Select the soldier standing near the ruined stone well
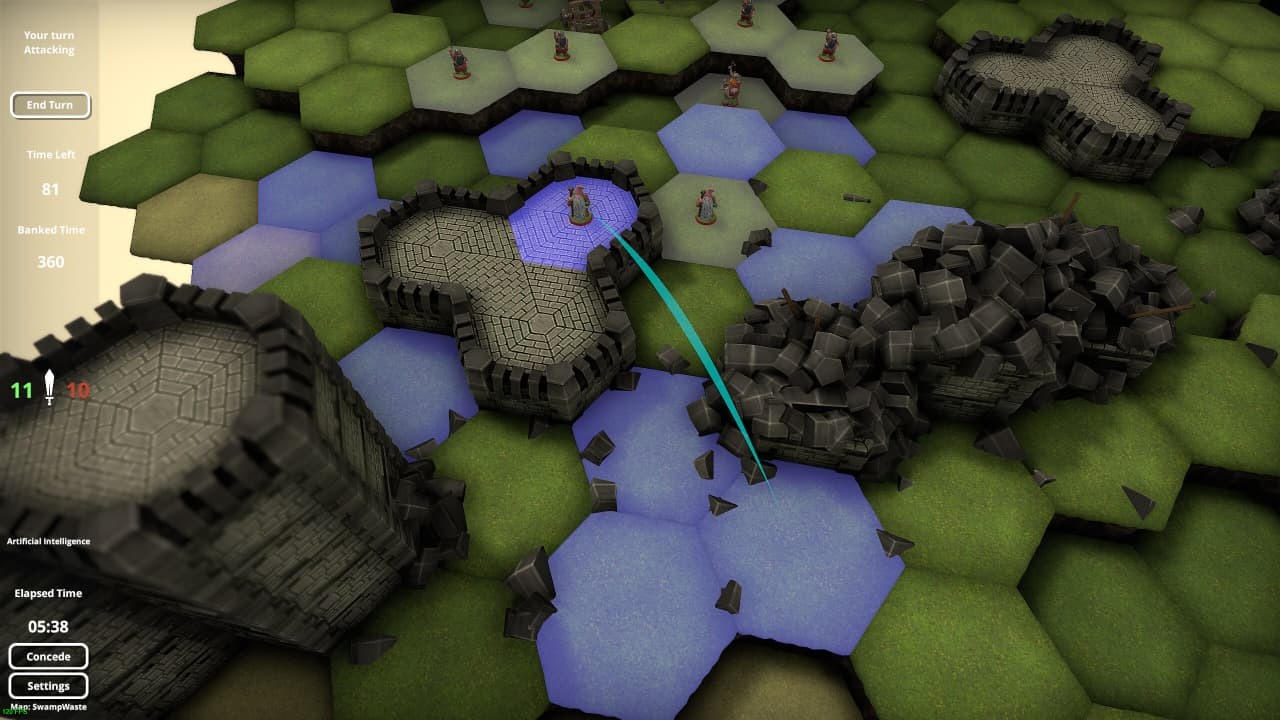Image resolution: width=1280 pixels, height=720 pixels. (x=560, y=45)
